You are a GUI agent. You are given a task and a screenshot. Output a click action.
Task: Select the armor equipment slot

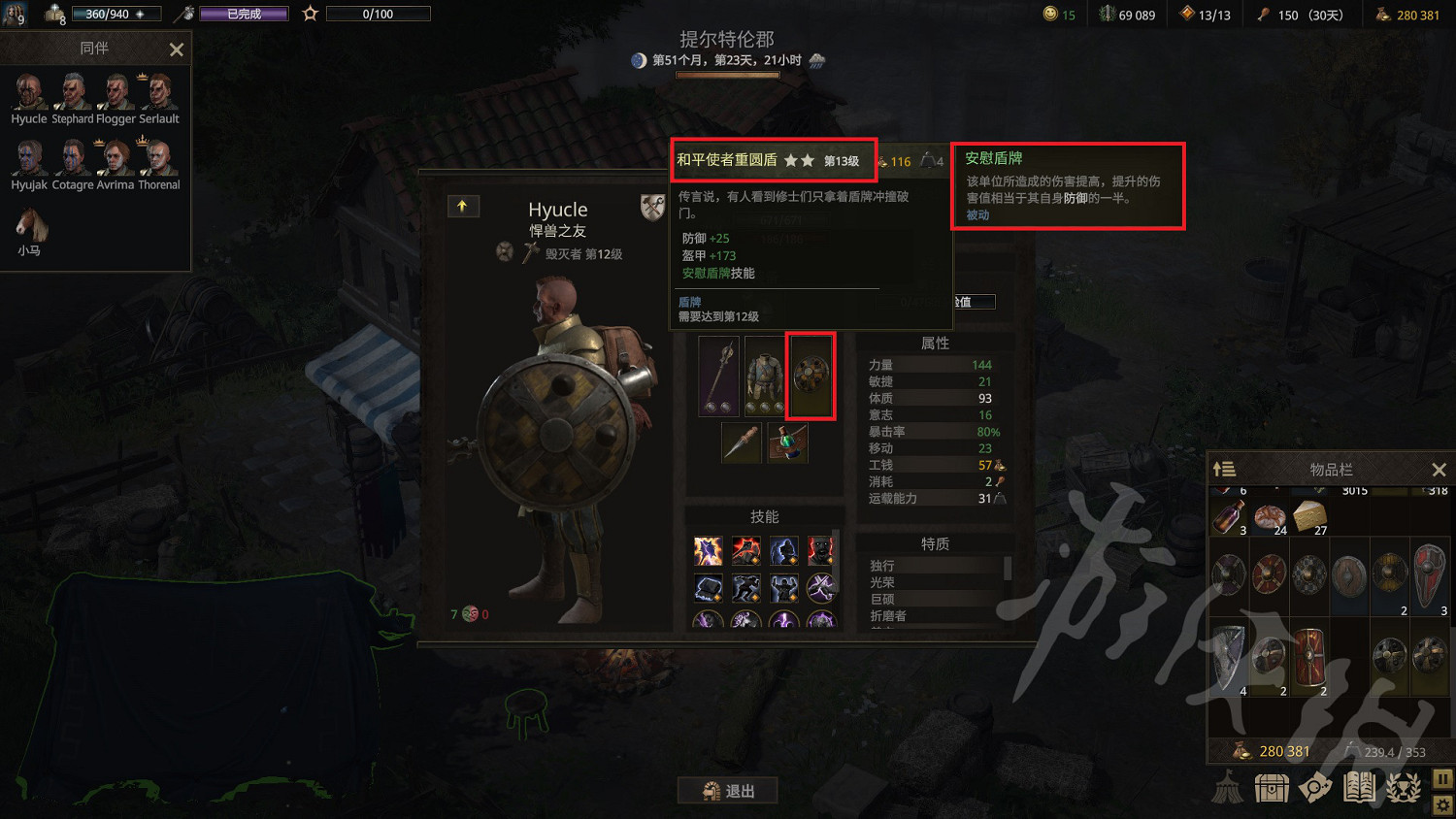(x=764, y=377)
